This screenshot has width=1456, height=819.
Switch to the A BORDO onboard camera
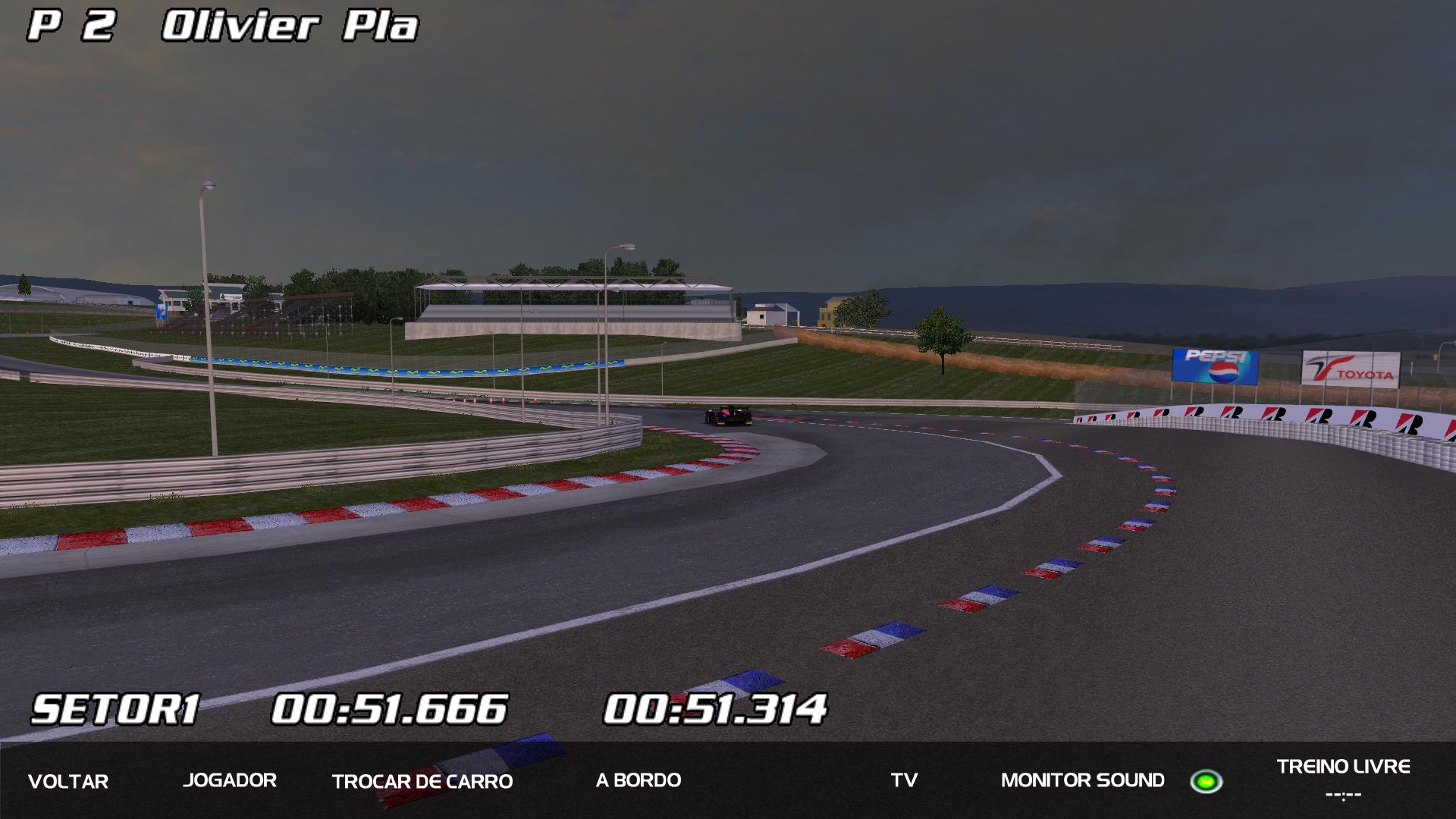point(639,780)
